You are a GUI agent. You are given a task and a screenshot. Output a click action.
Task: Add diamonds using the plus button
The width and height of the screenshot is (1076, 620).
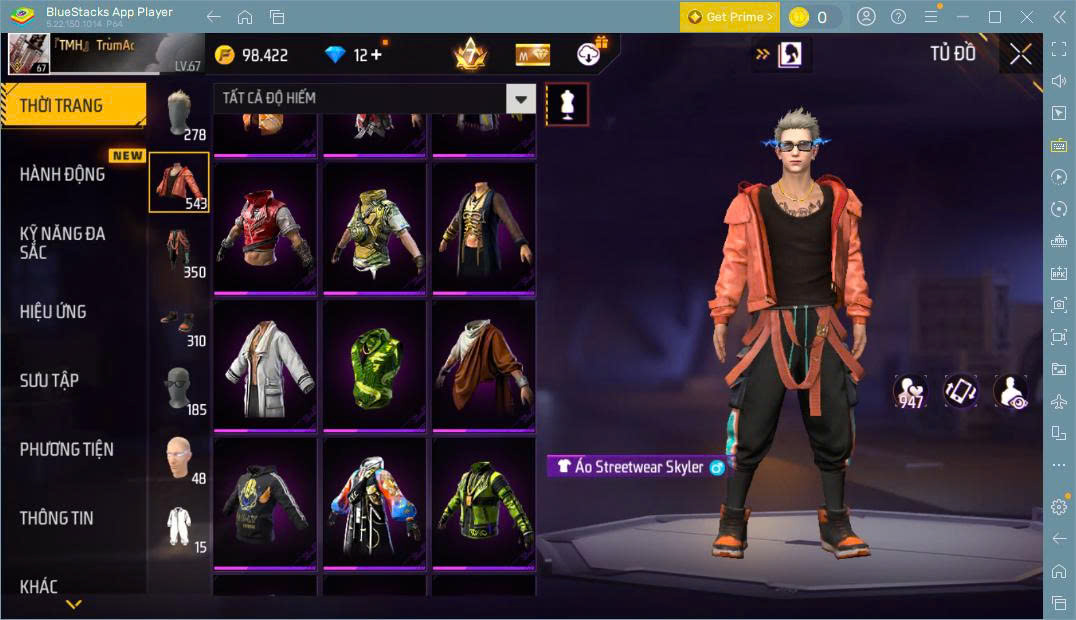coord(376,55)
